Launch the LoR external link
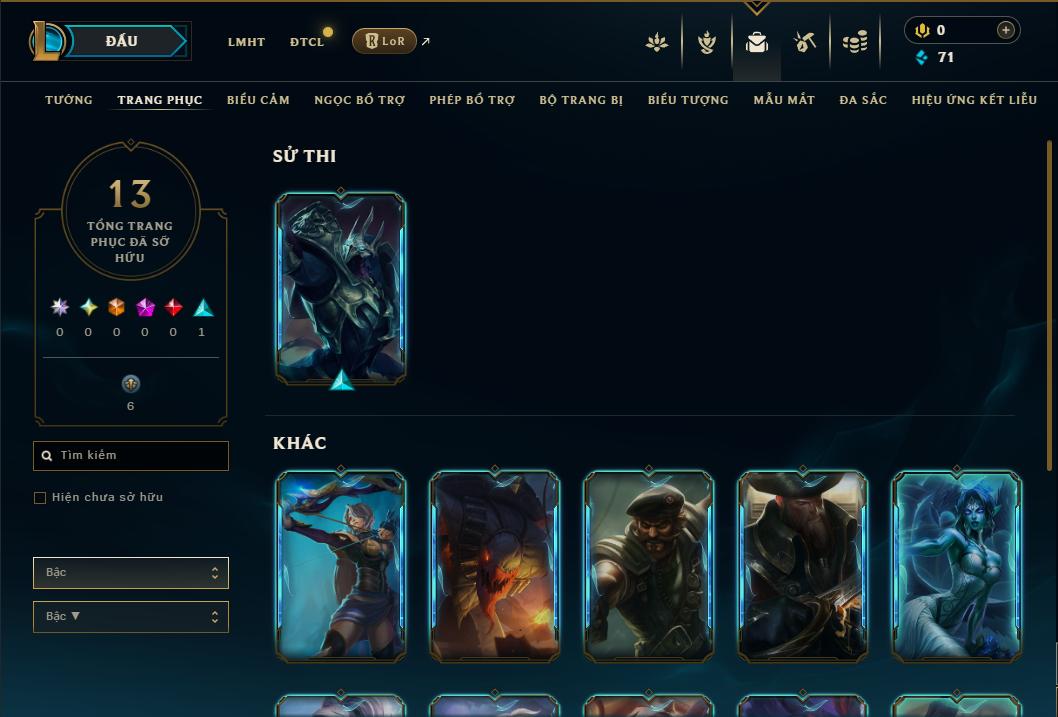Viewport: 1058px width, 717px height. [384, 41]
